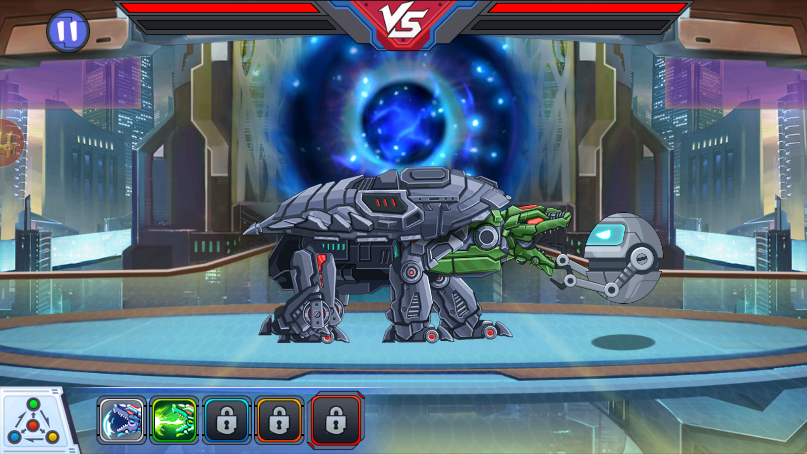Activate the blue dinosaur bite skill
The height and width of the screenshot is (454, 807).
tap(122, 421)
